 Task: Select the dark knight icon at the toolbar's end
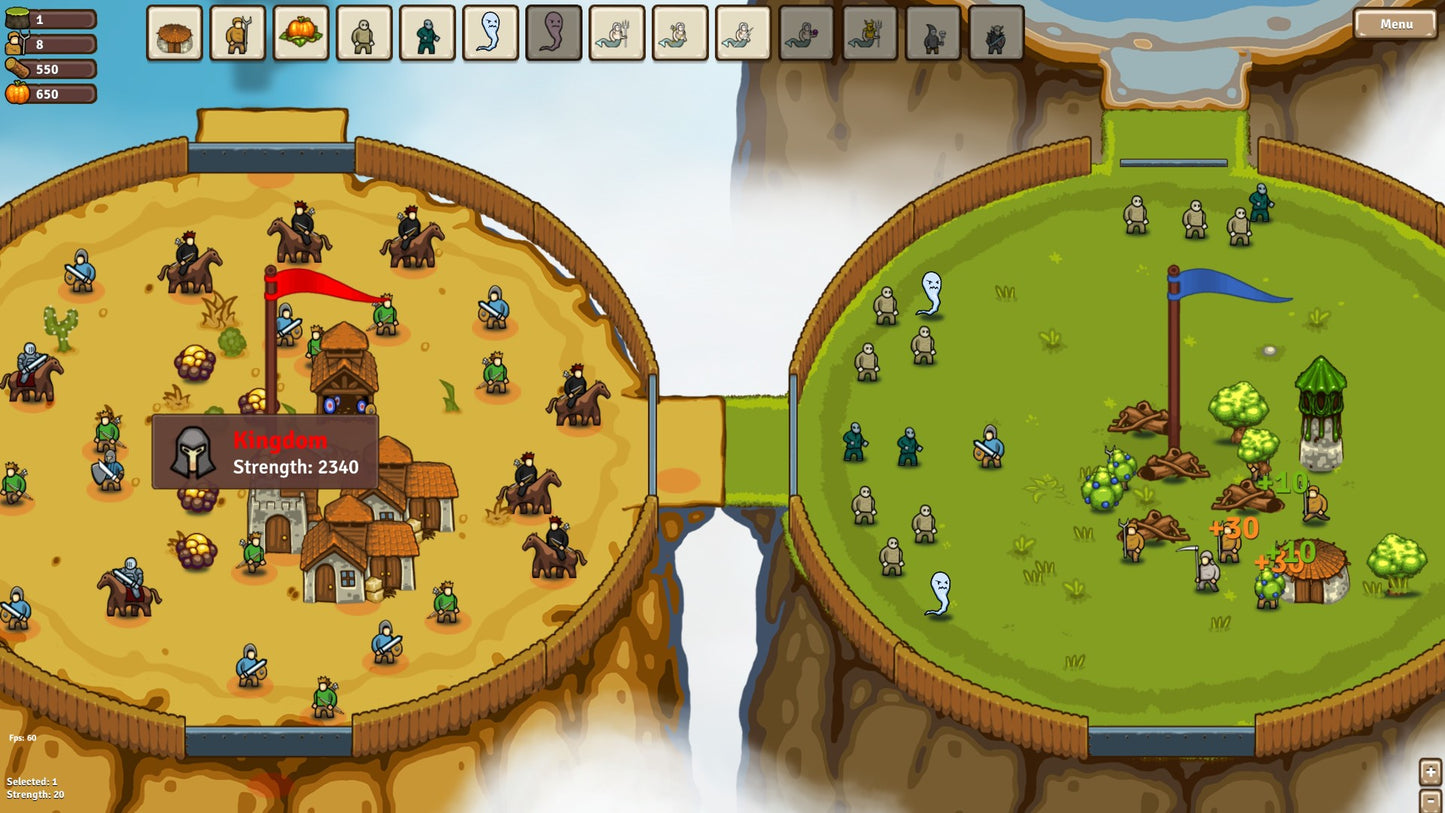tap(995, 32)
